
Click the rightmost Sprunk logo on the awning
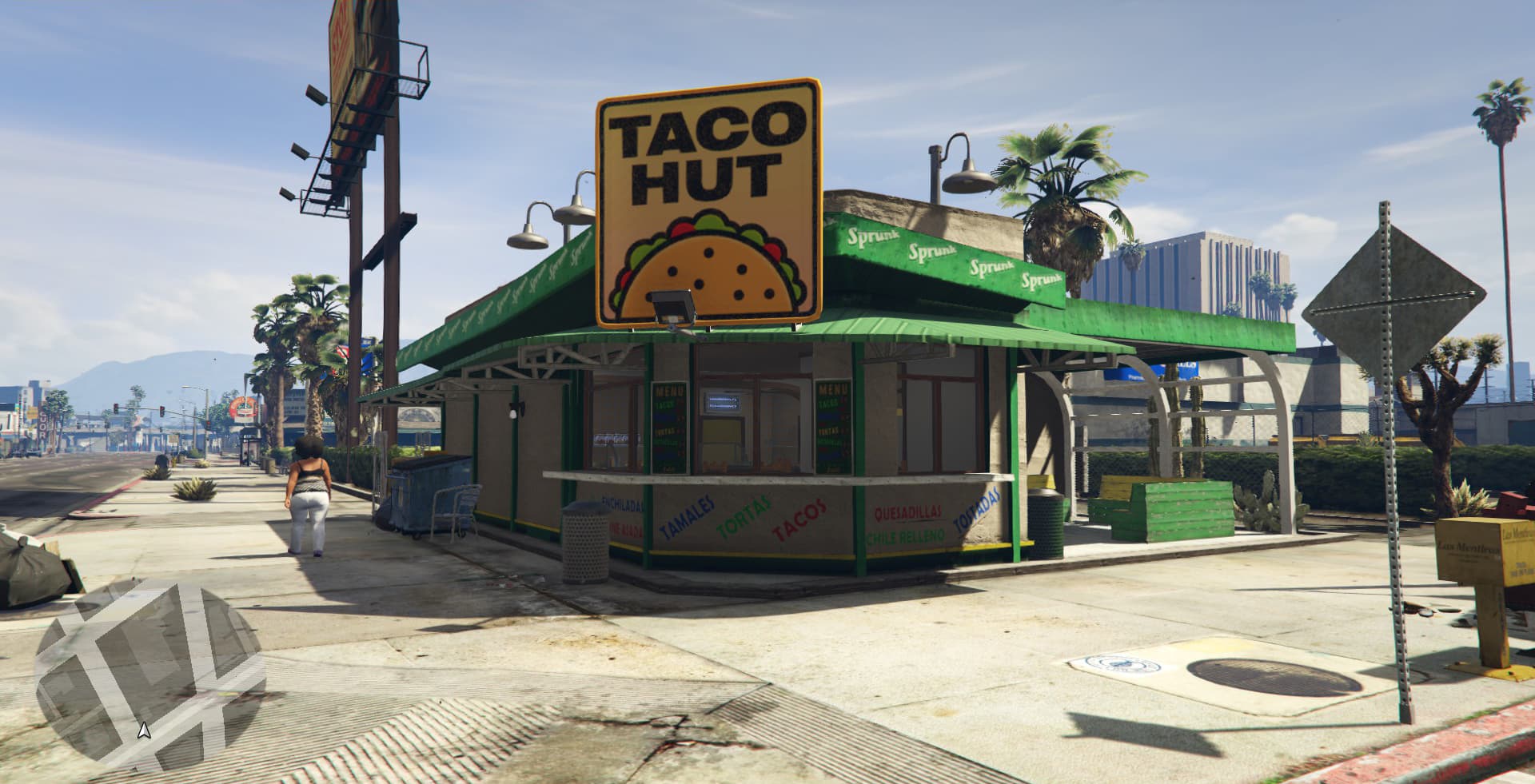click(1041, 281)
